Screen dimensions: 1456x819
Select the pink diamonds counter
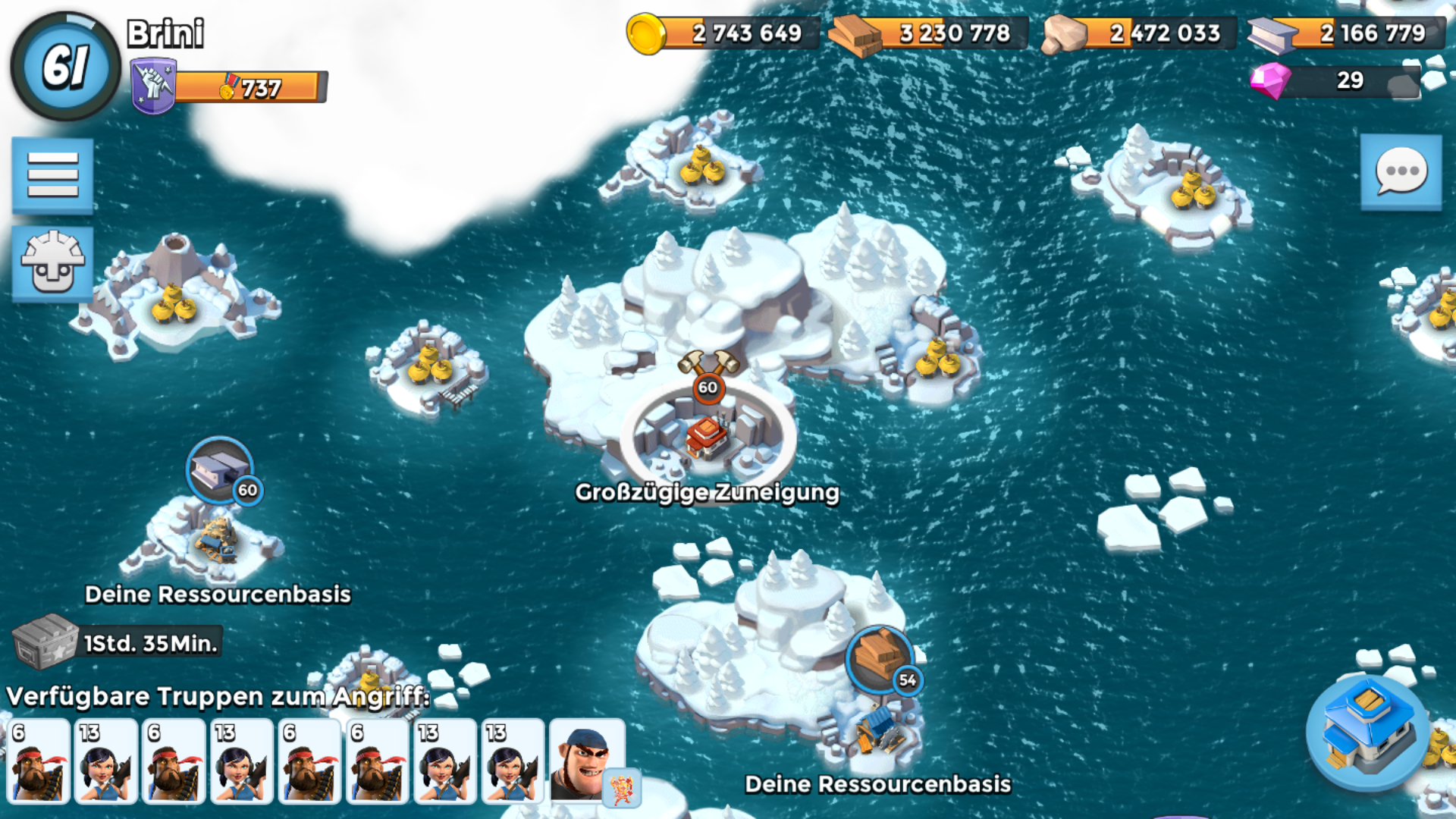[x=1335, y=80]
